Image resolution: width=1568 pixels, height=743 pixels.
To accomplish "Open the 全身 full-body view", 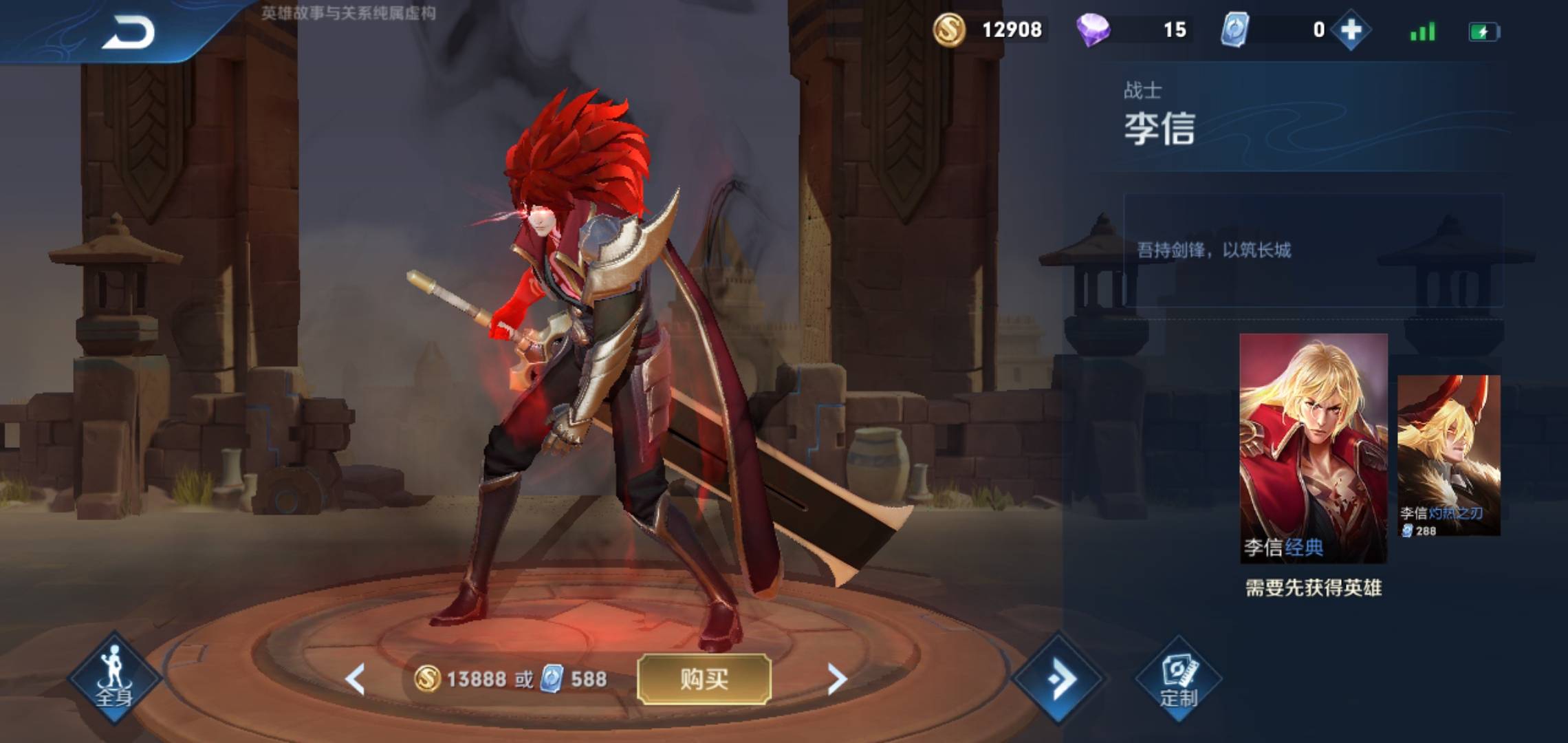I will coord(113,678).
